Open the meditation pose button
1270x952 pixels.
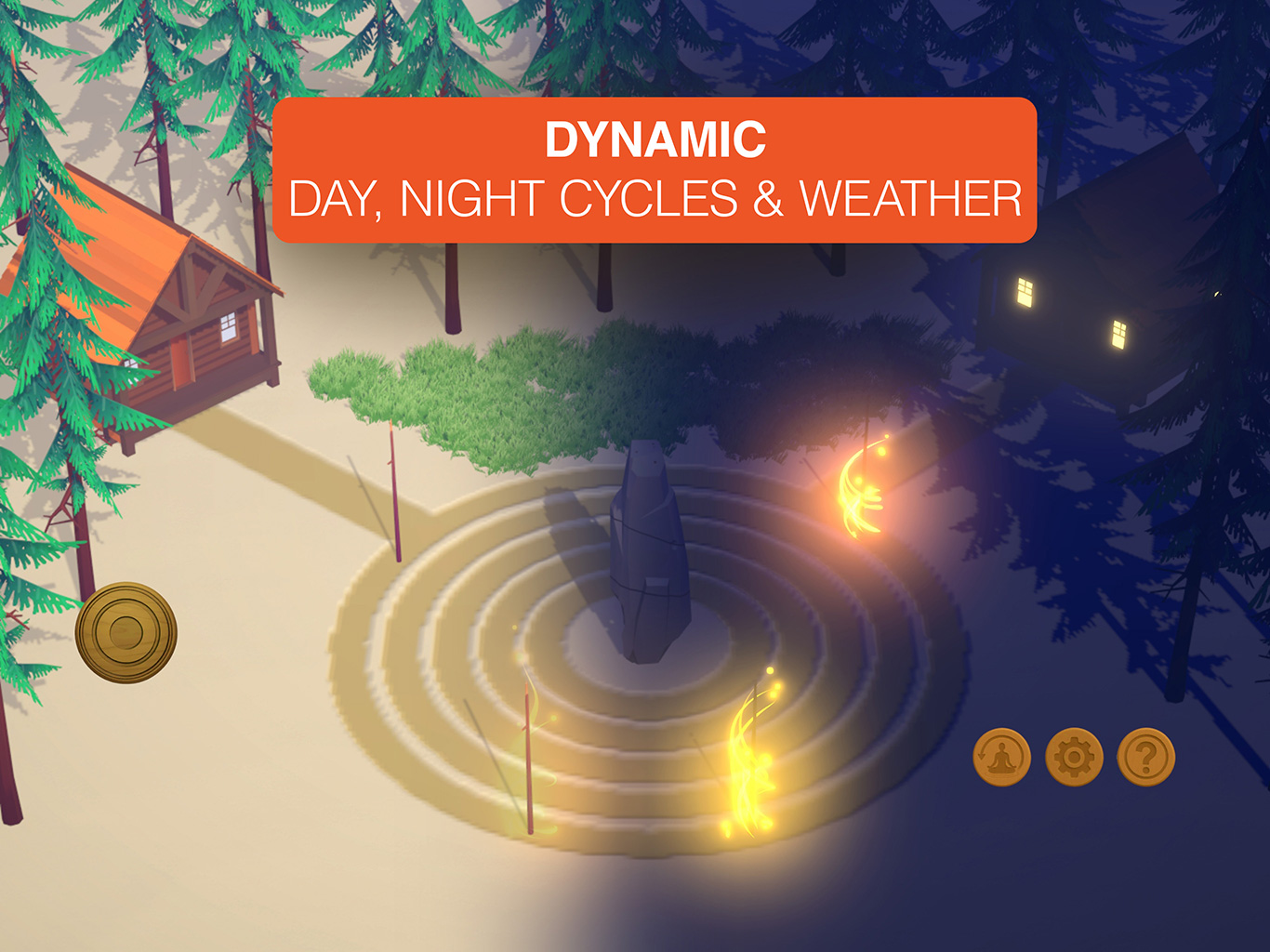(x=1001, y=758)
